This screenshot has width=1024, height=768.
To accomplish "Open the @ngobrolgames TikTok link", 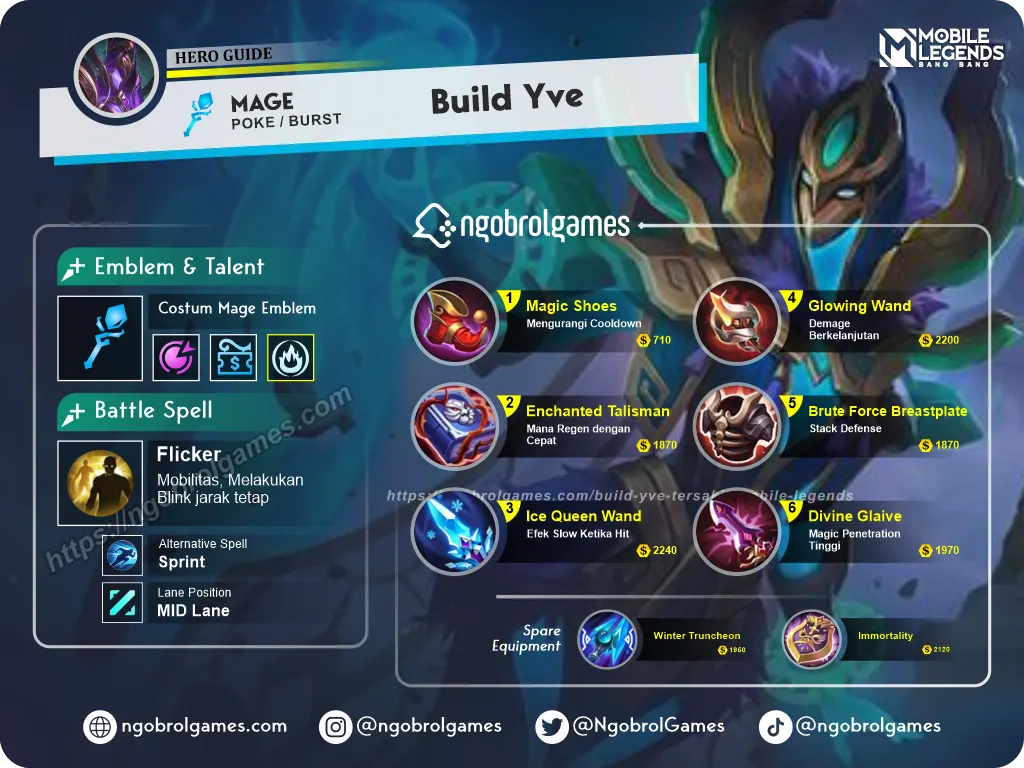I will [850, 727].
